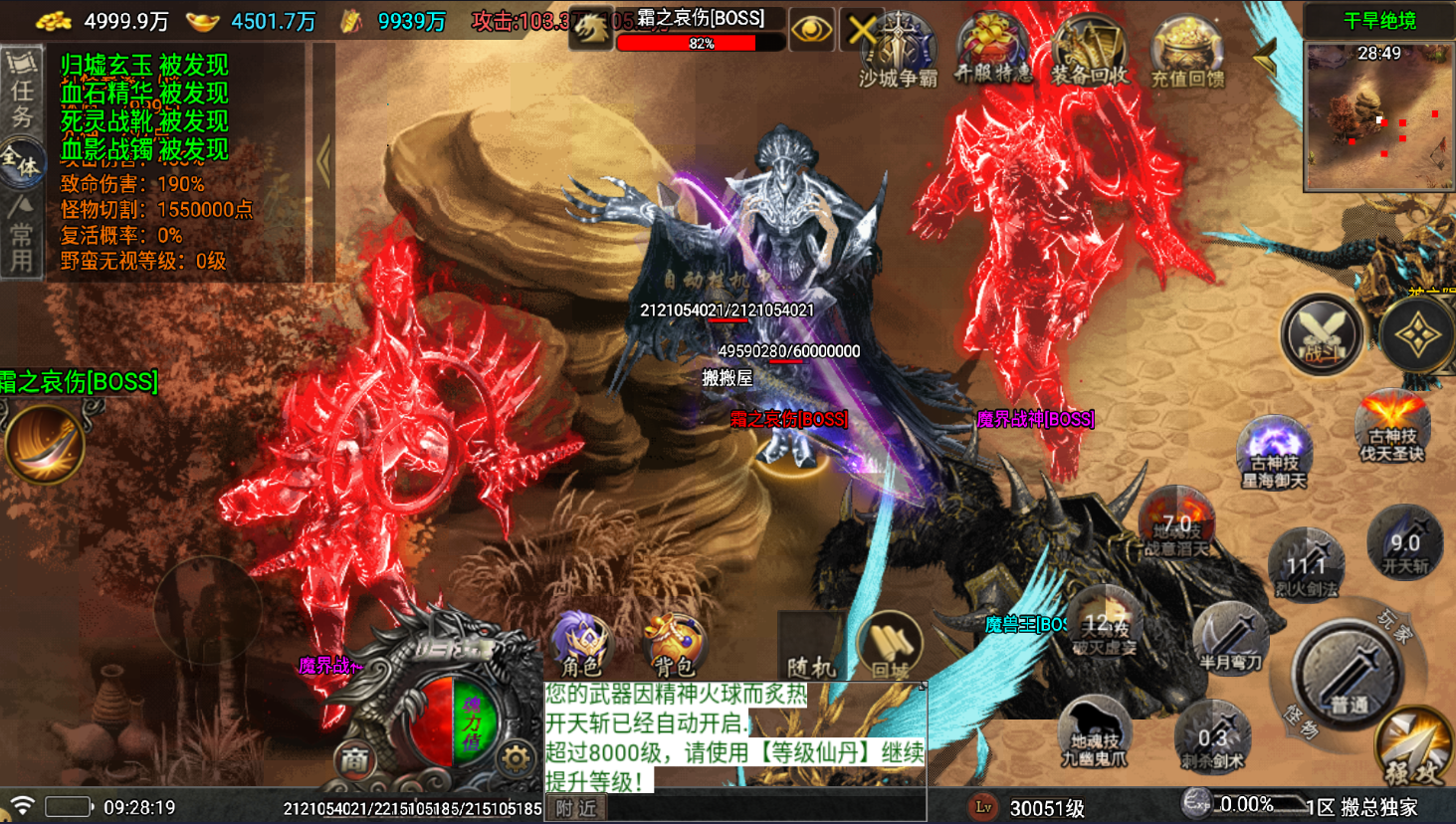Click the minimap of 干旱绝境
Screen dimensions: 1456x824
pyautogui.click(x=1379, y=115)
